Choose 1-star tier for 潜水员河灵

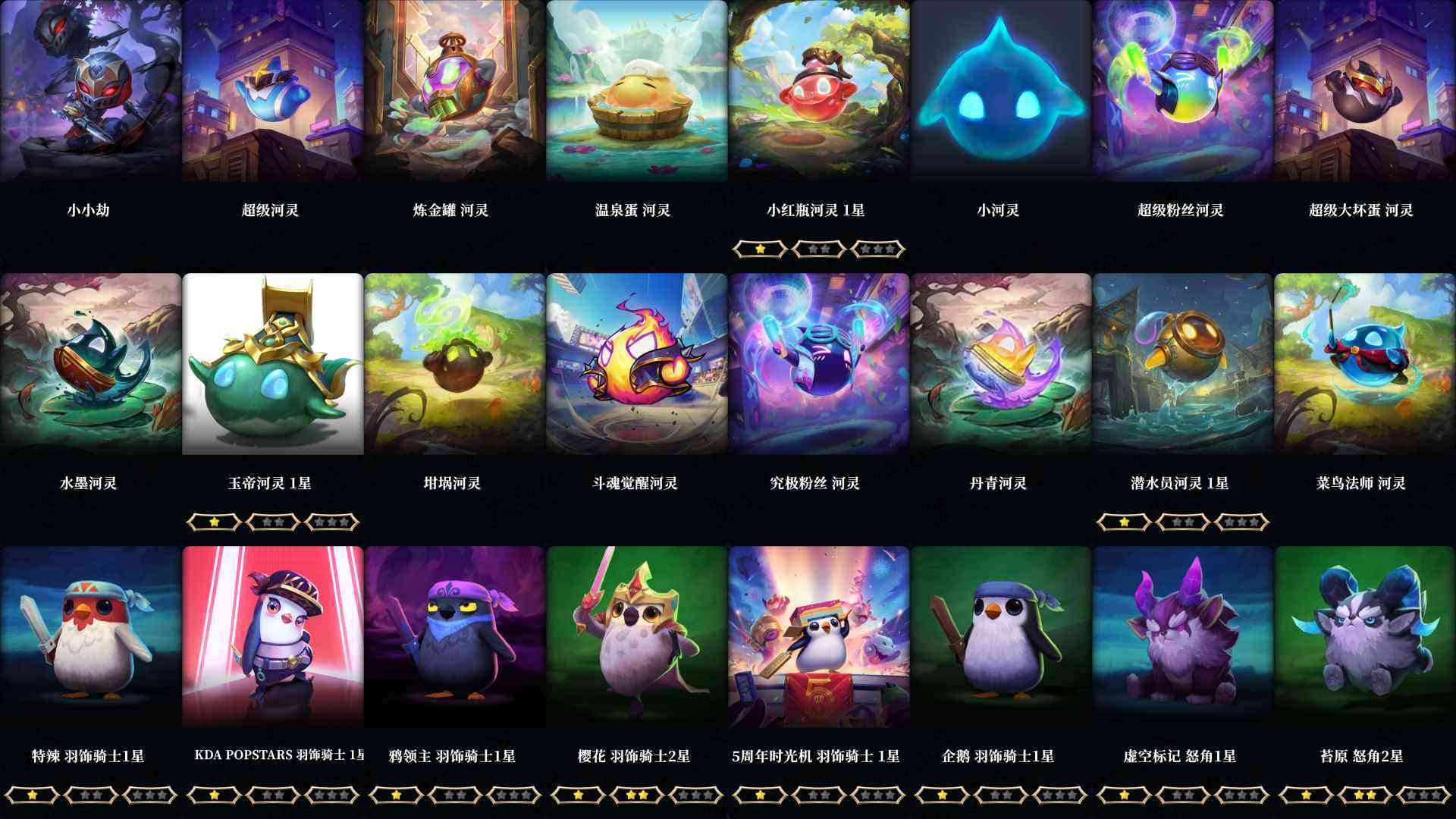coord(1125,521)
